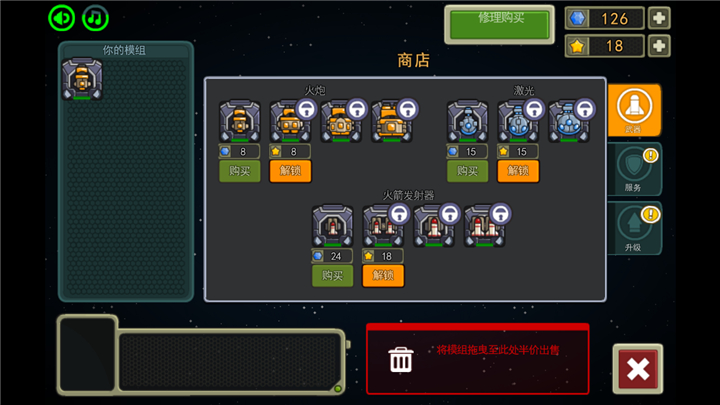Click the 修理购买 green button
The image size is (720, 405).
(x=500, y=24)
